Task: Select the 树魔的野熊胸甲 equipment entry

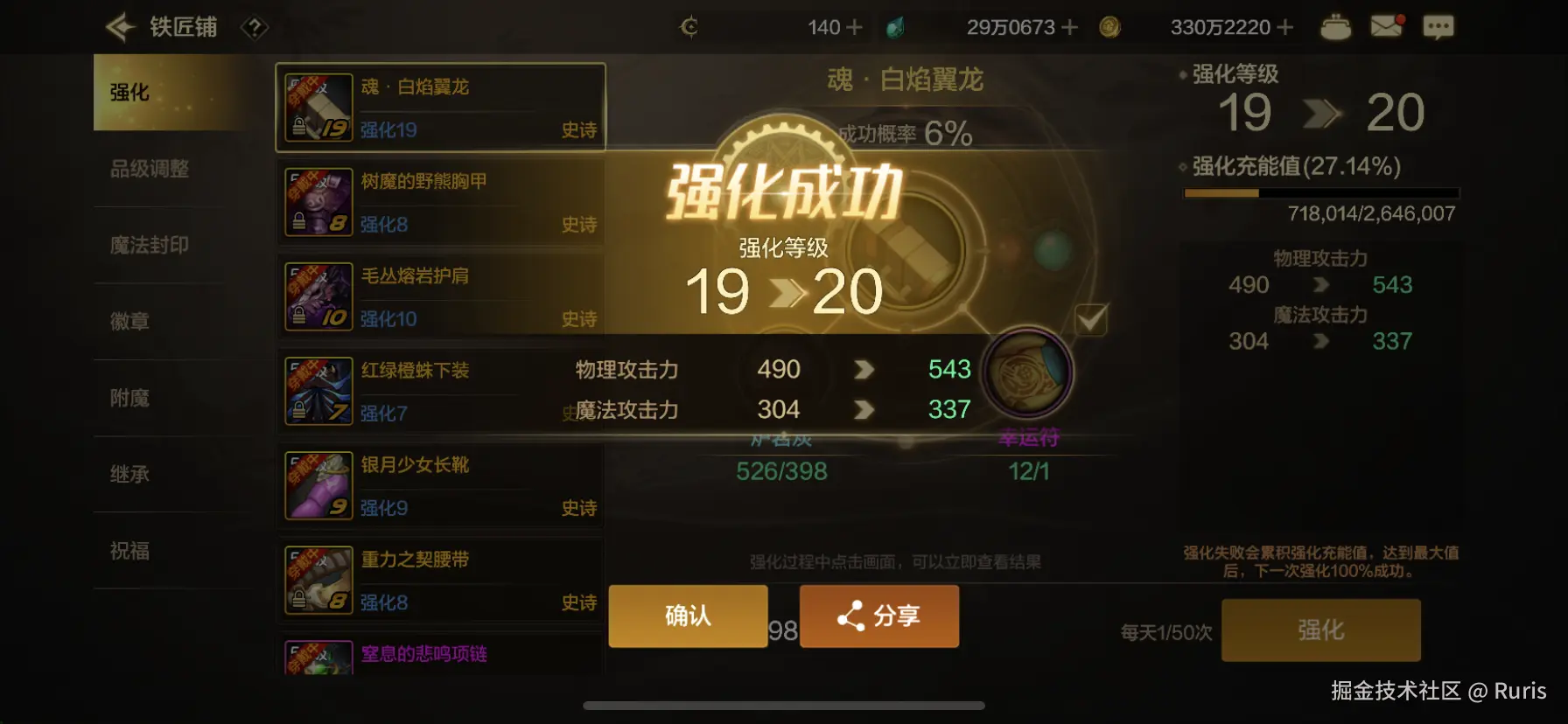Action: [x=437, y=201]
